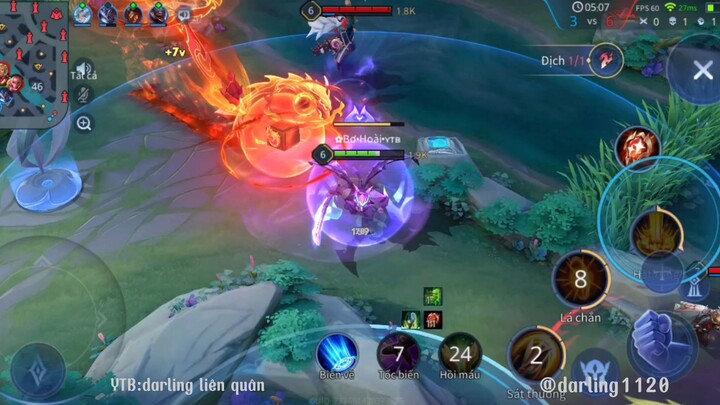
Task: Open the minimap in the top-left corner
Action: (x=33, y=62)
